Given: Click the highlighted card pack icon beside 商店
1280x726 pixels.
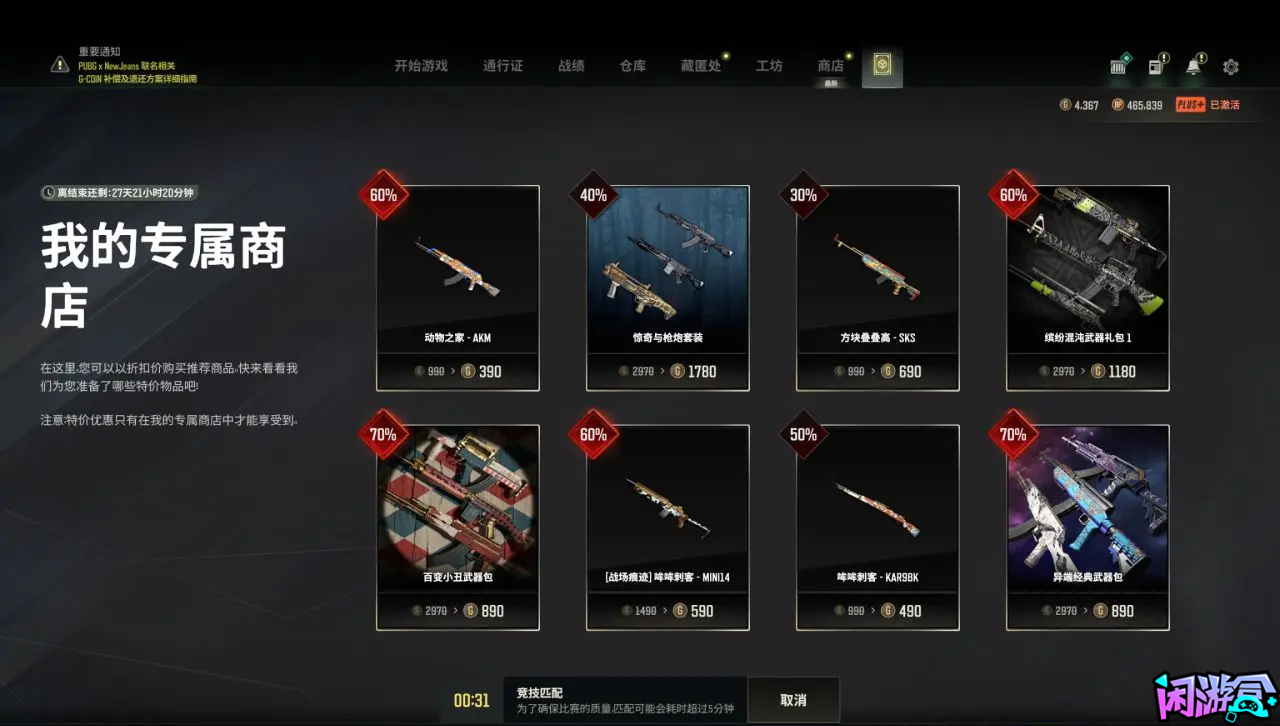Looking at the screenshot, I should [x=881, y=66].
